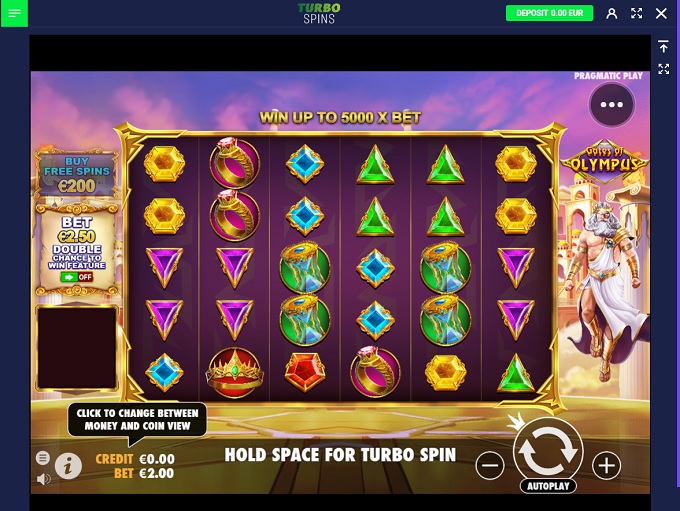Open the three-dot options button

(612, 104)
